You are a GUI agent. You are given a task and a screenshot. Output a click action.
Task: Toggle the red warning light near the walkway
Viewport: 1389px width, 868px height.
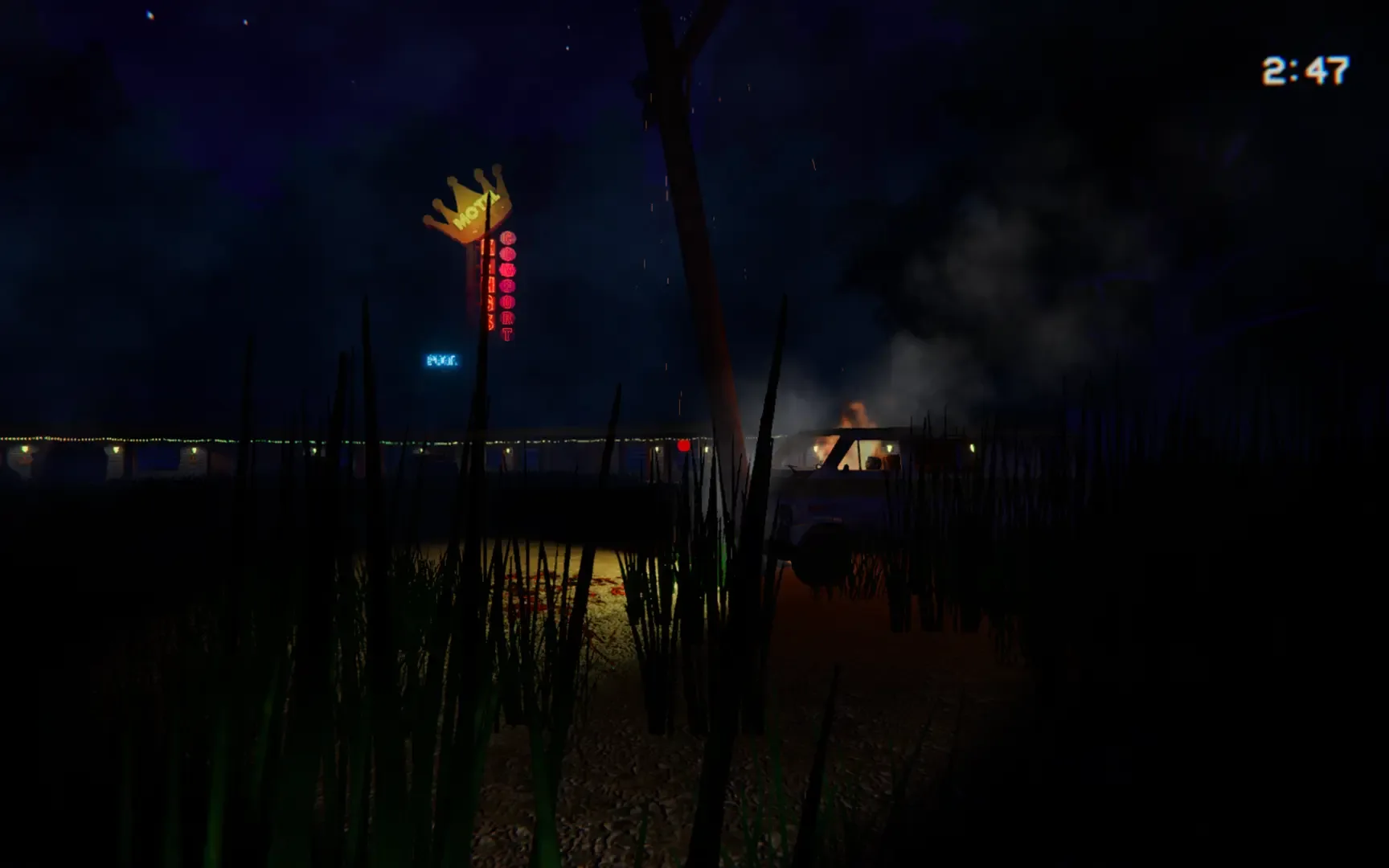click(x=682, y=446)
